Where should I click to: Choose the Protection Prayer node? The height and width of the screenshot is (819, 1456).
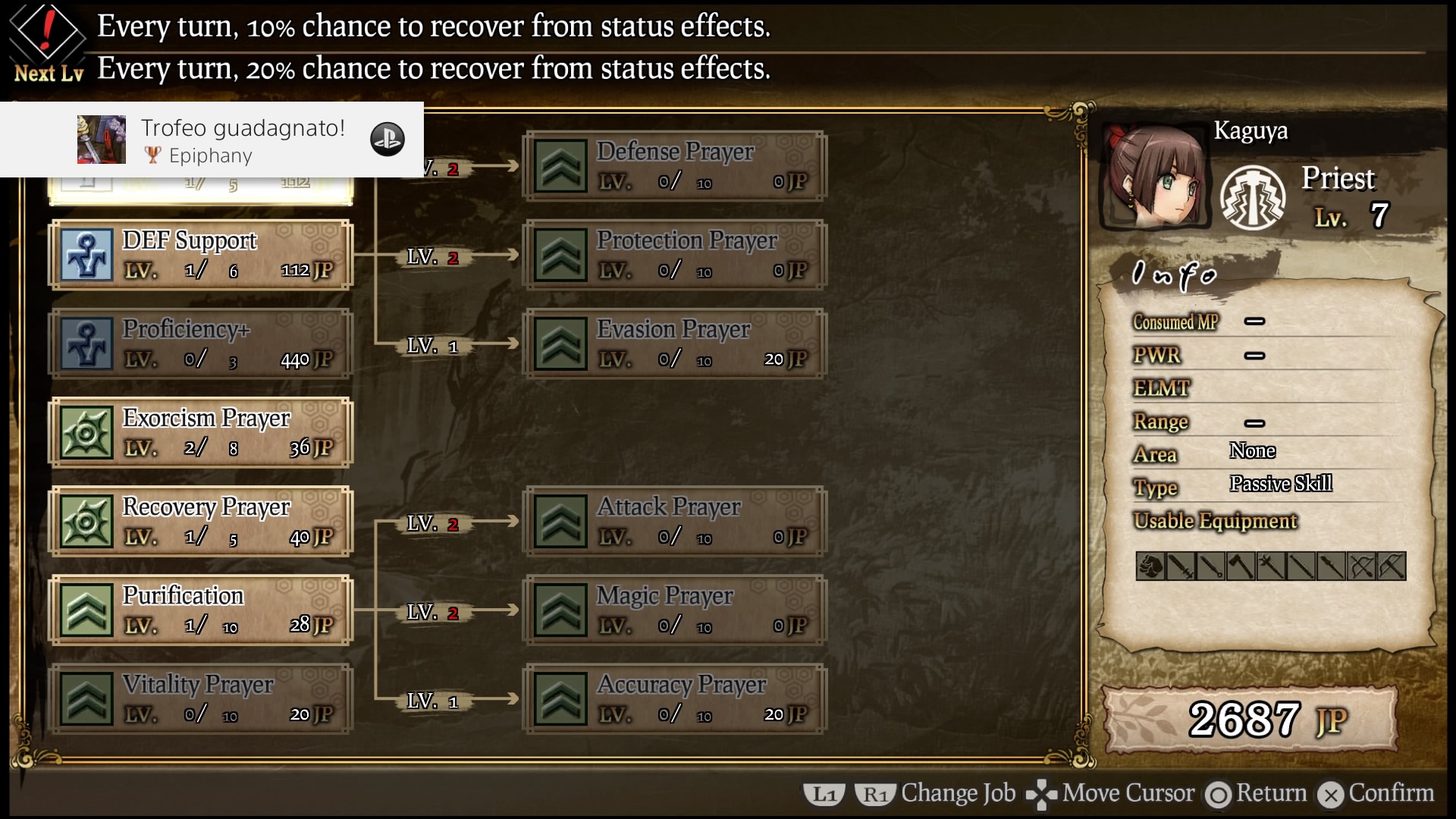point(674,255)
